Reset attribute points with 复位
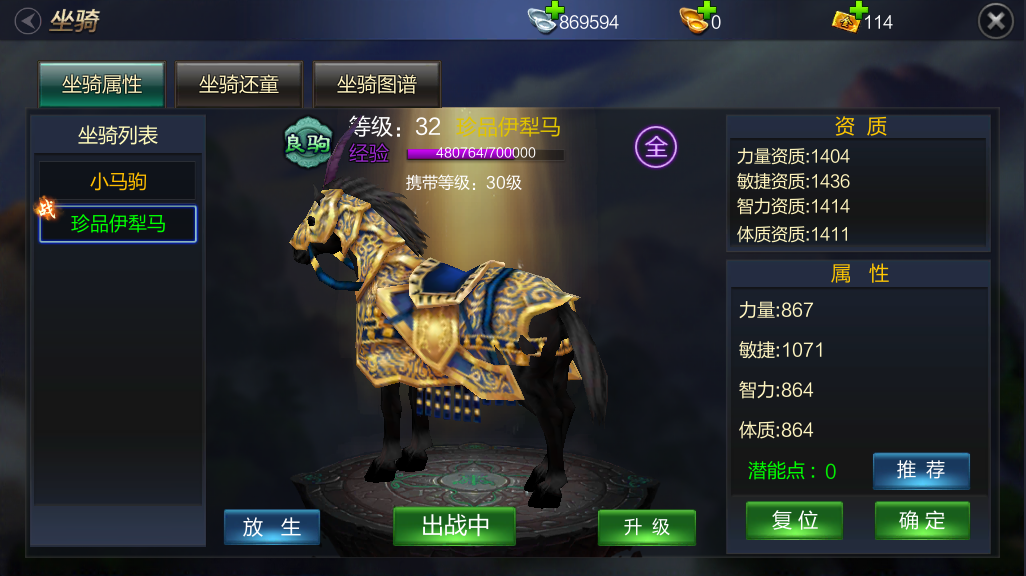This screenshot has height=576, width=1026. pos(795,520)
